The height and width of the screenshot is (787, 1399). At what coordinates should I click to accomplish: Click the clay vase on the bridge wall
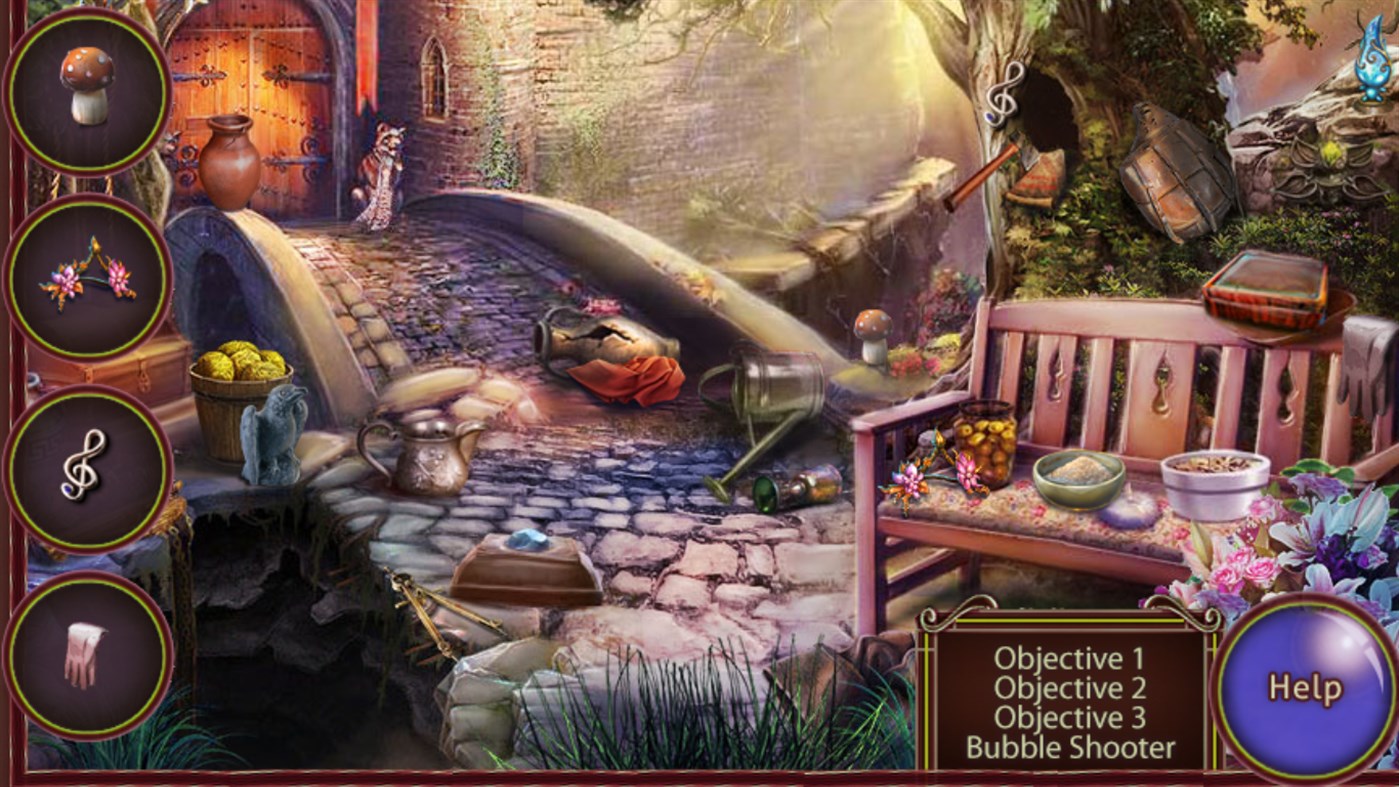pyautogui.click(x=231, y=160)
